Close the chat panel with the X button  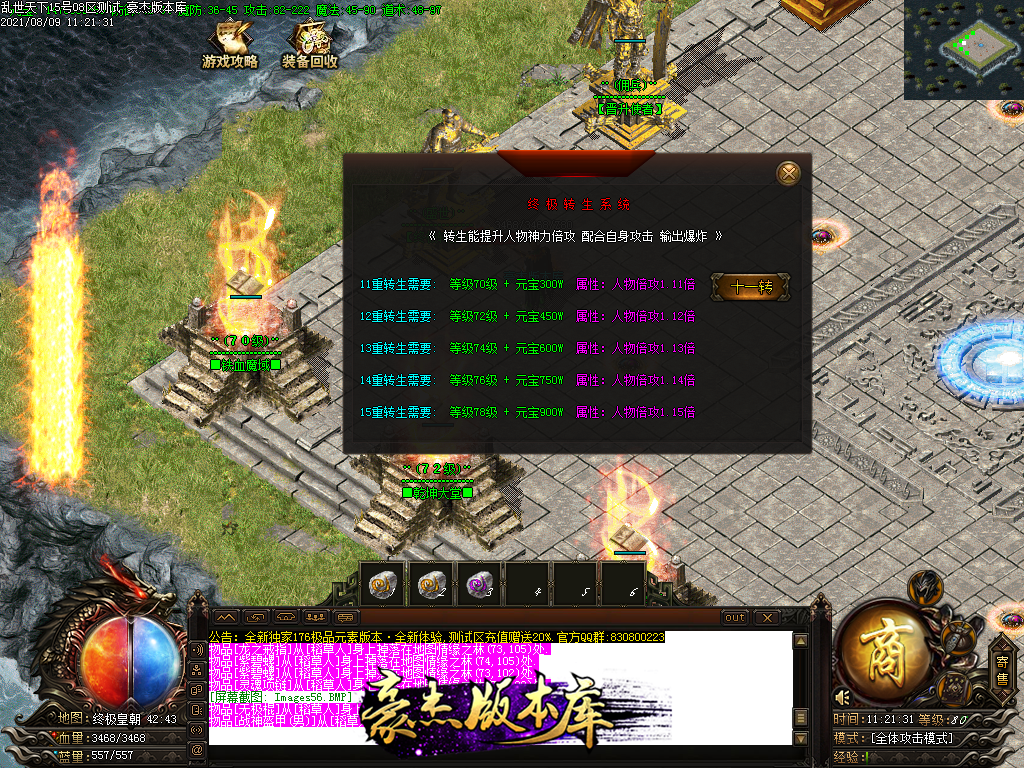[766, 617]
